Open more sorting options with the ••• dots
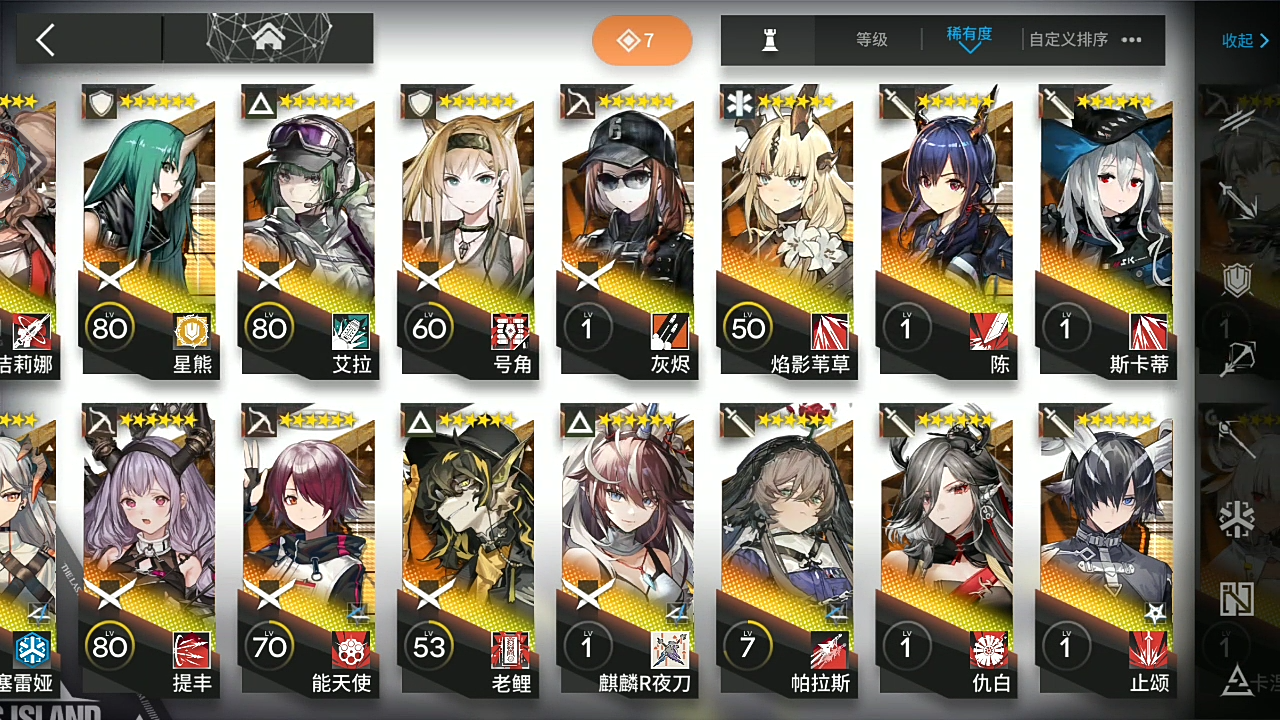This screenshot has width=1280, height=720. click(1131, 40)
